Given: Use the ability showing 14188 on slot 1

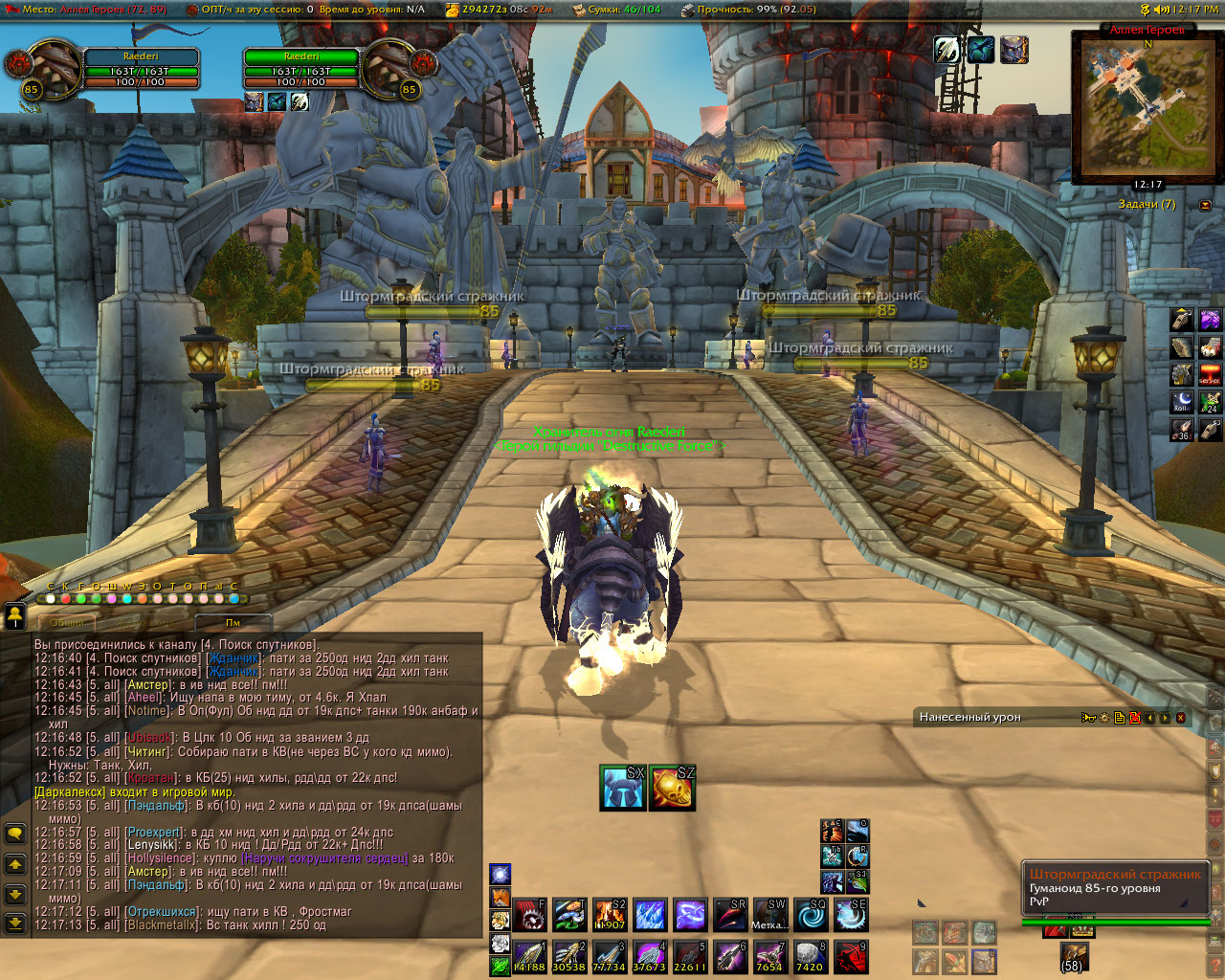Looking at the screenshot, I should 530,956.
